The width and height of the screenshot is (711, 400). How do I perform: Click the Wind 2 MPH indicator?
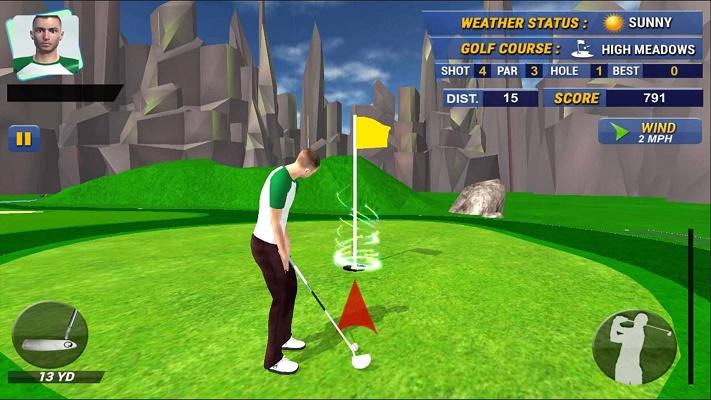[649, 132]
